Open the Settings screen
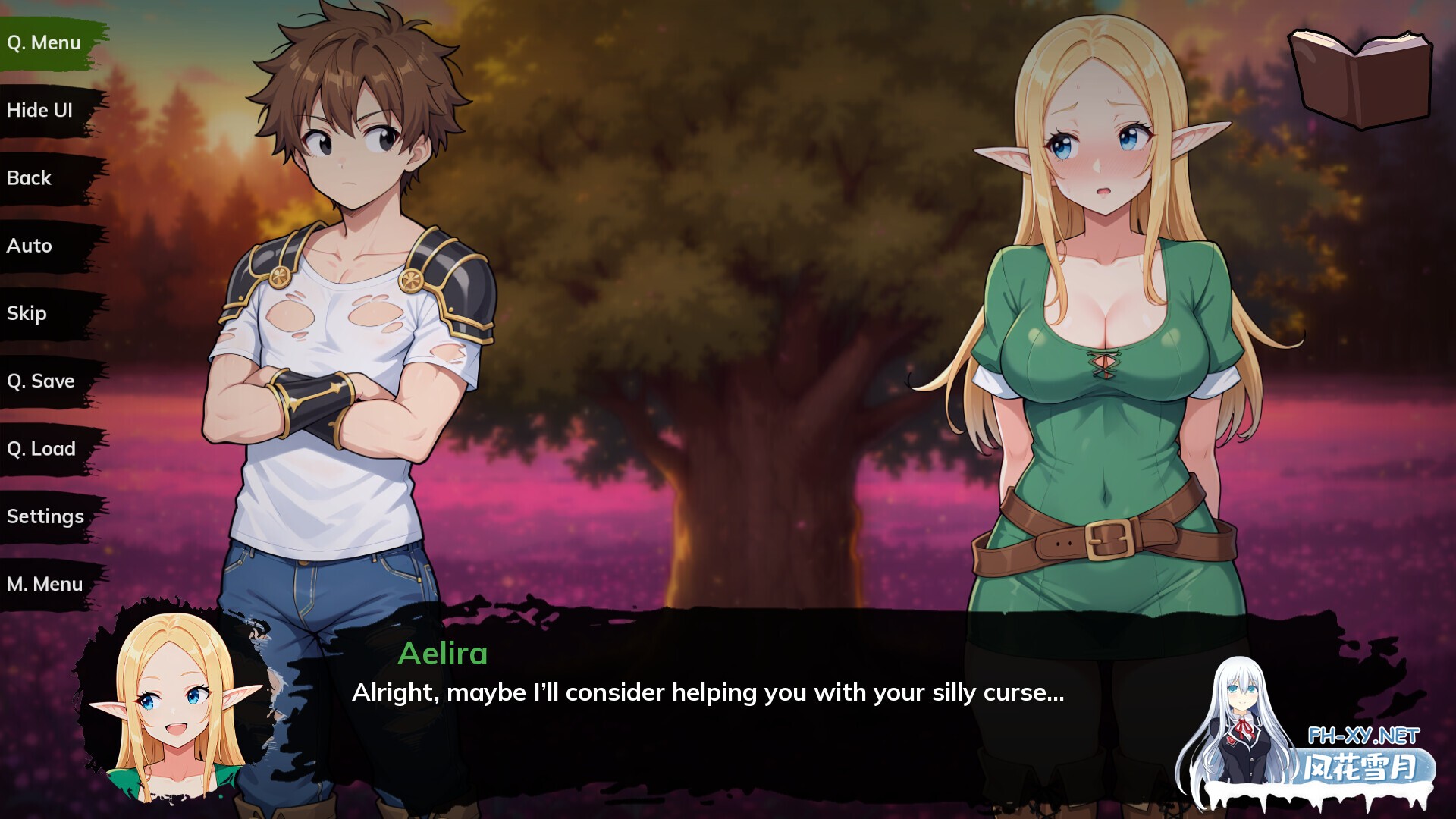The image size is (1456, 819). 45,516
